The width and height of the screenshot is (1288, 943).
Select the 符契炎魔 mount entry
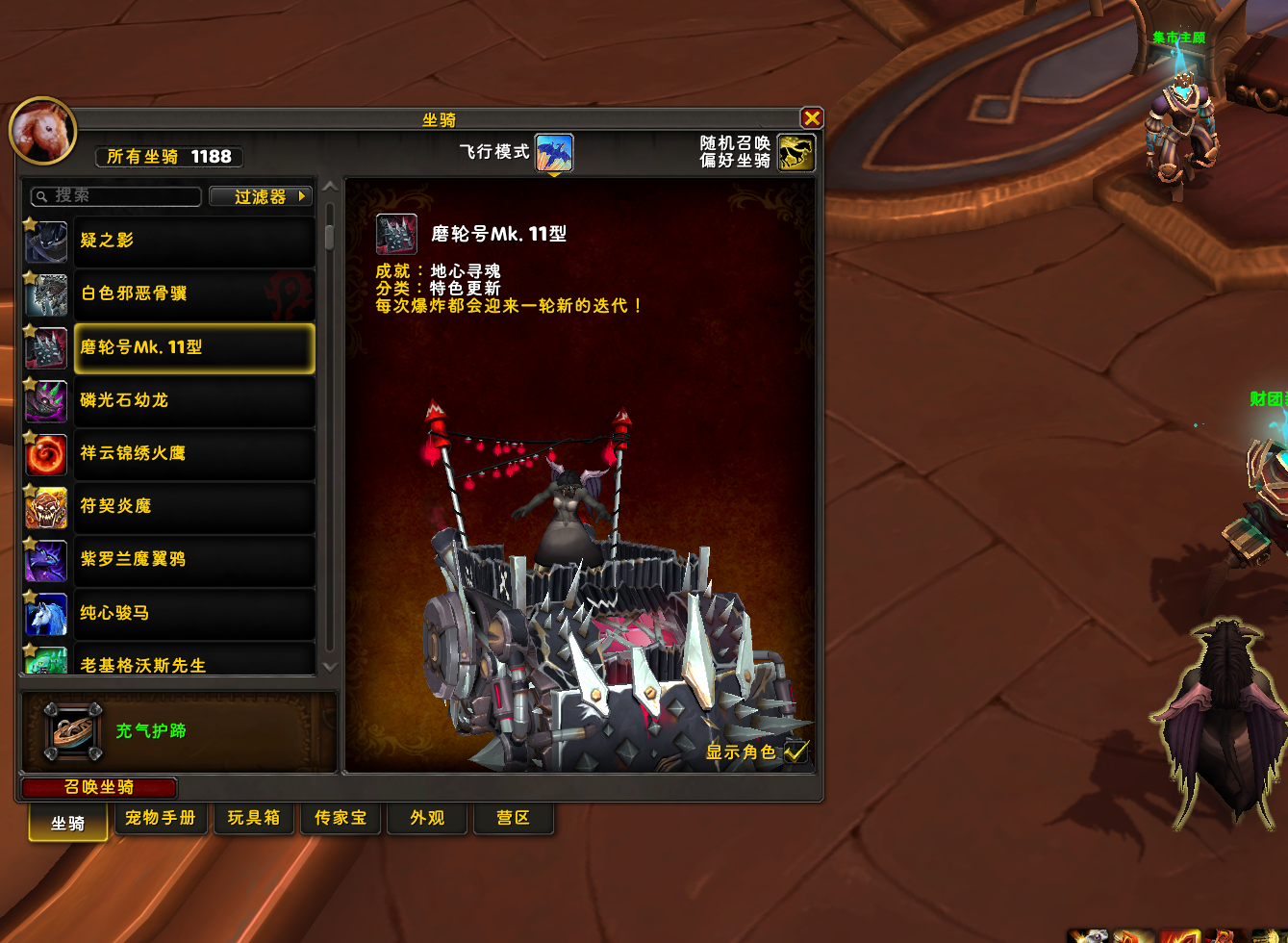(193, 506)
